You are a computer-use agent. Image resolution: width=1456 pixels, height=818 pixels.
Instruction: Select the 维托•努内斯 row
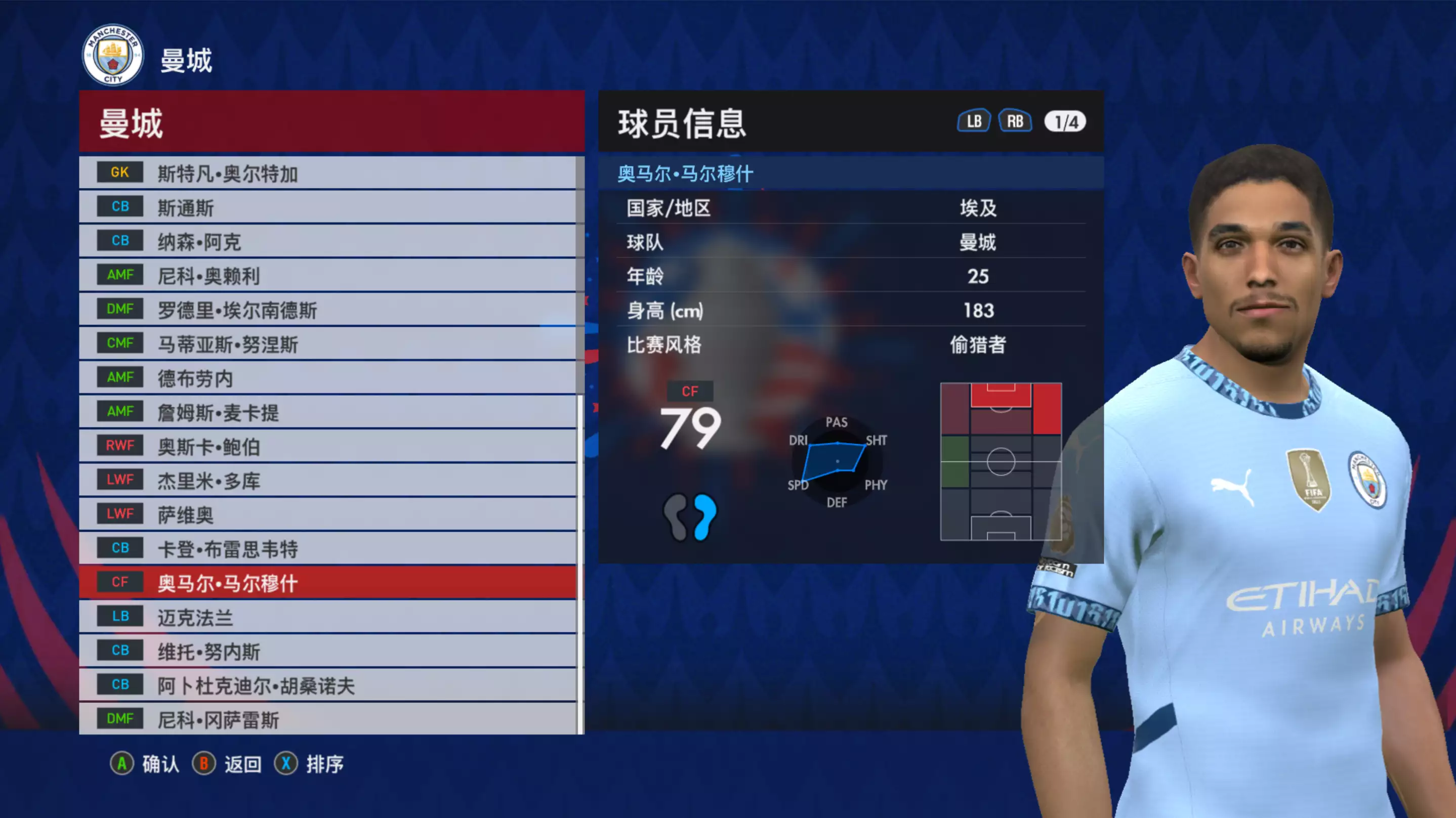pyautogui.click(x=328, y=651)
